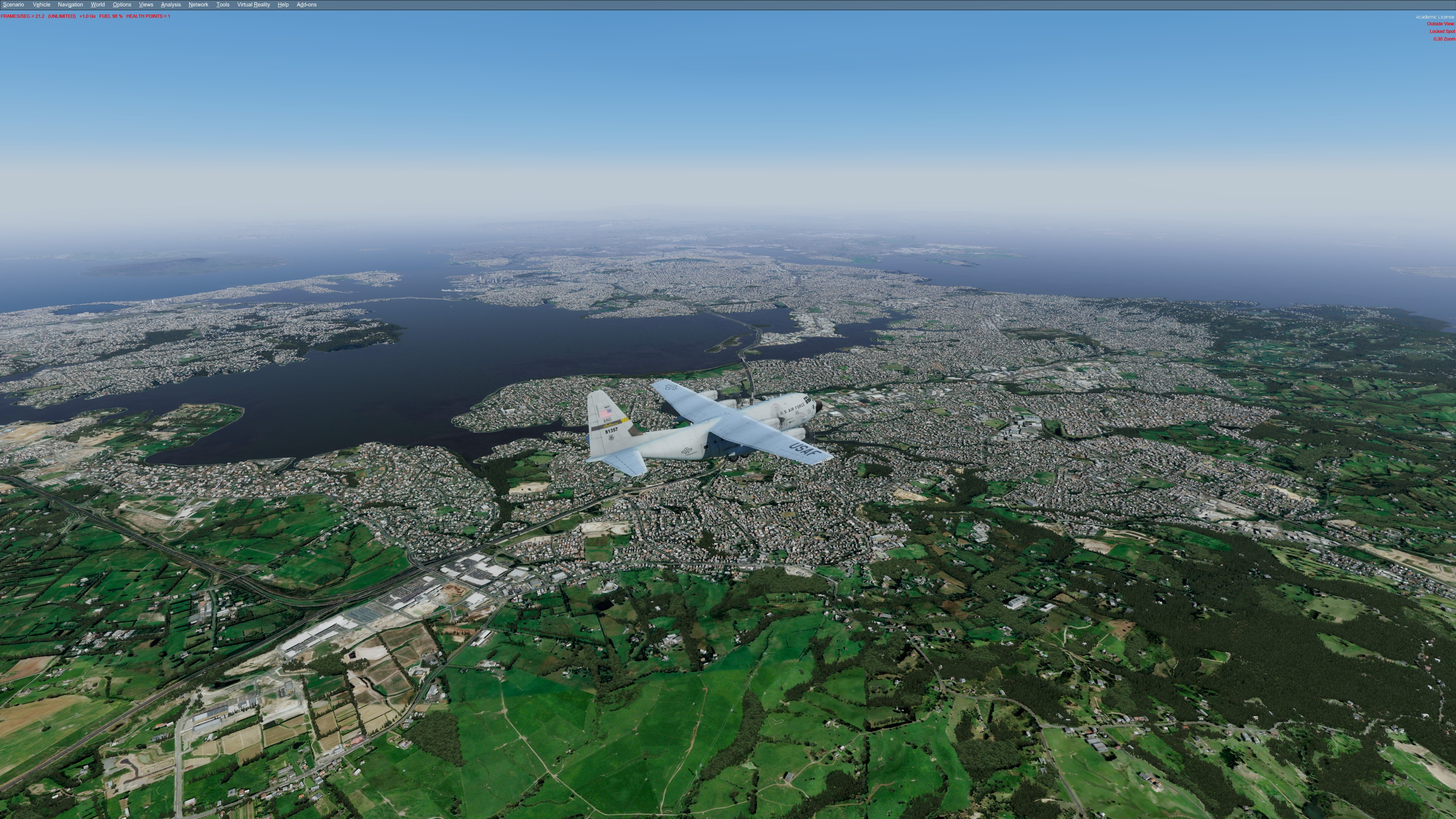Screen dimensions: 1456x819
Task: Show the Options menu
Action: point(121,5)
